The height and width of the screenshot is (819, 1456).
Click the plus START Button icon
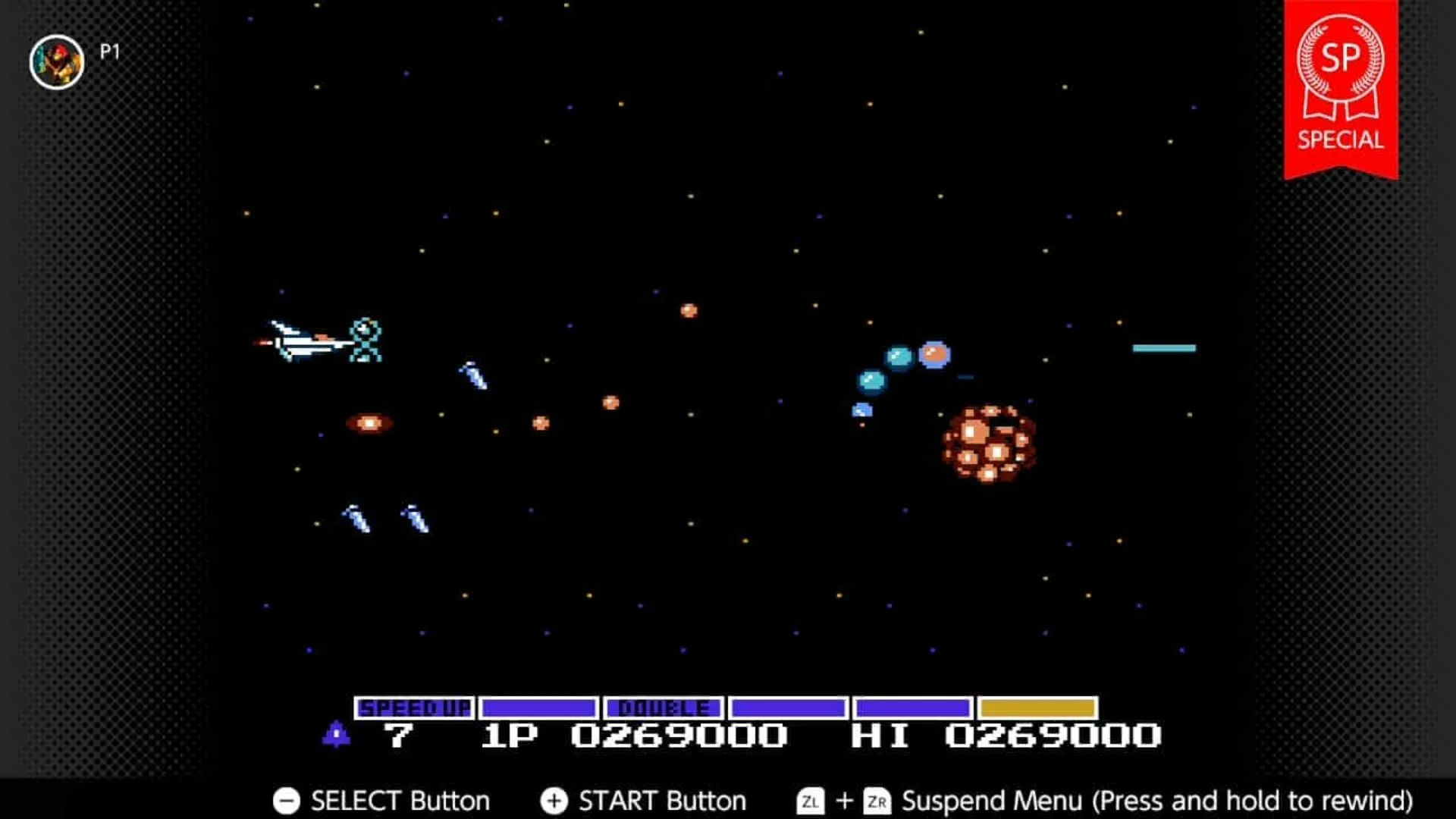click(x=554, y=800)
